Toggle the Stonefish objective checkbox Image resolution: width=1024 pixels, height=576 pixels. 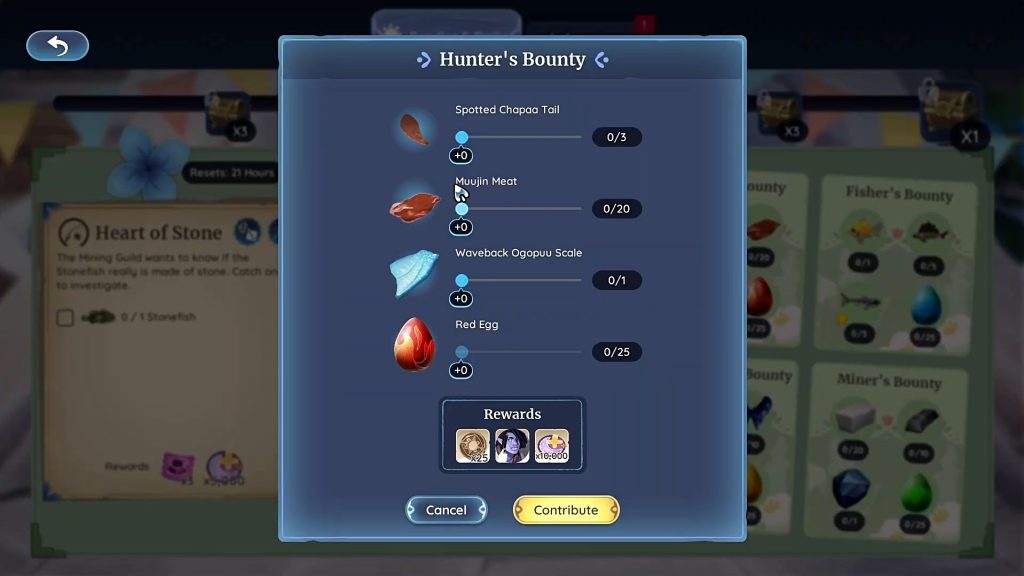65,318
